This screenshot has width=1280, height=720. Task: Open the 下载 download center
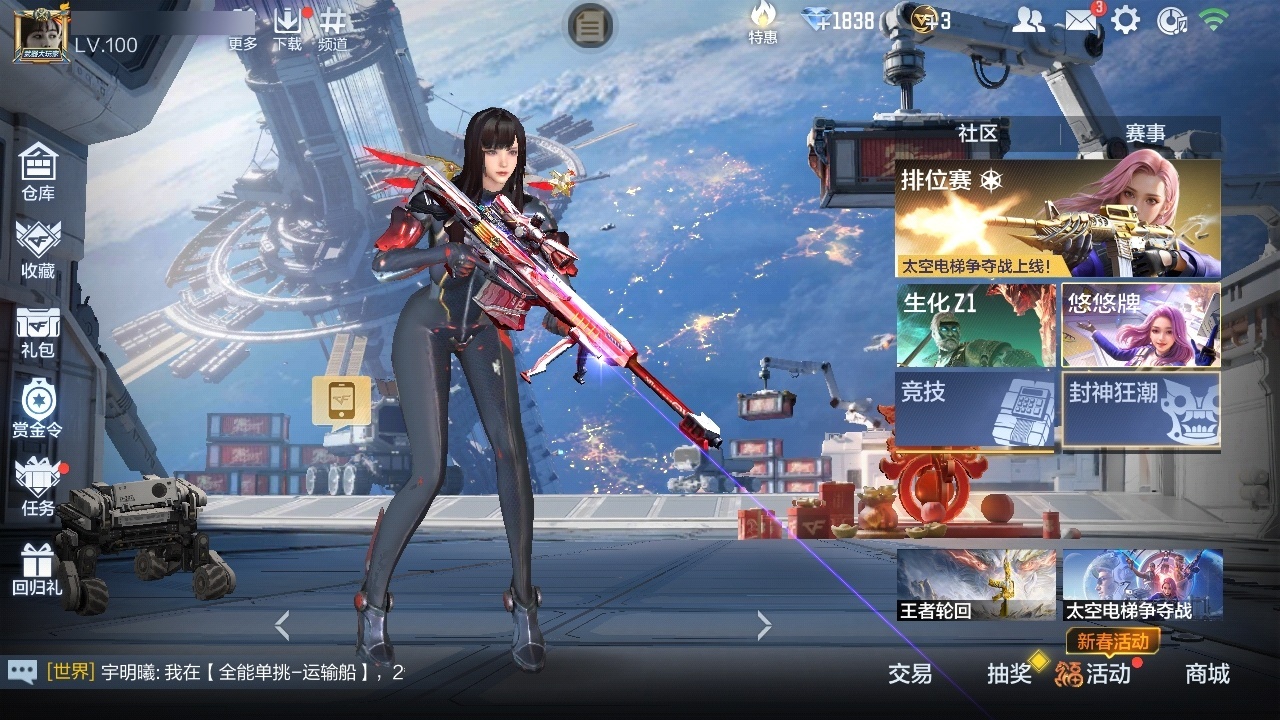pos(290,28)
